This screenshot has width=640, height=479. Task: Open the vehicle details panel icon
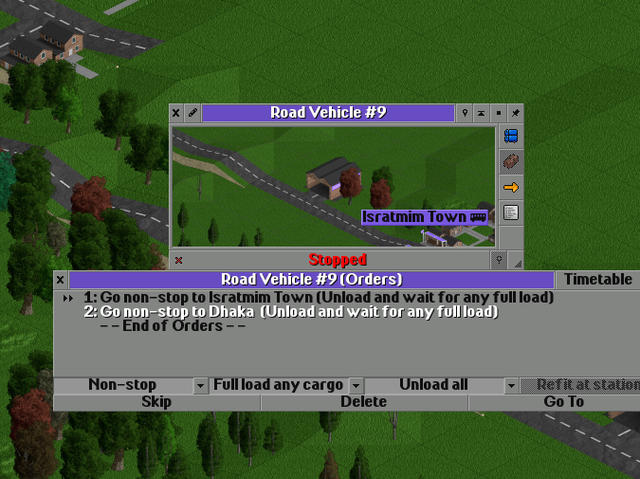(511, 212)
